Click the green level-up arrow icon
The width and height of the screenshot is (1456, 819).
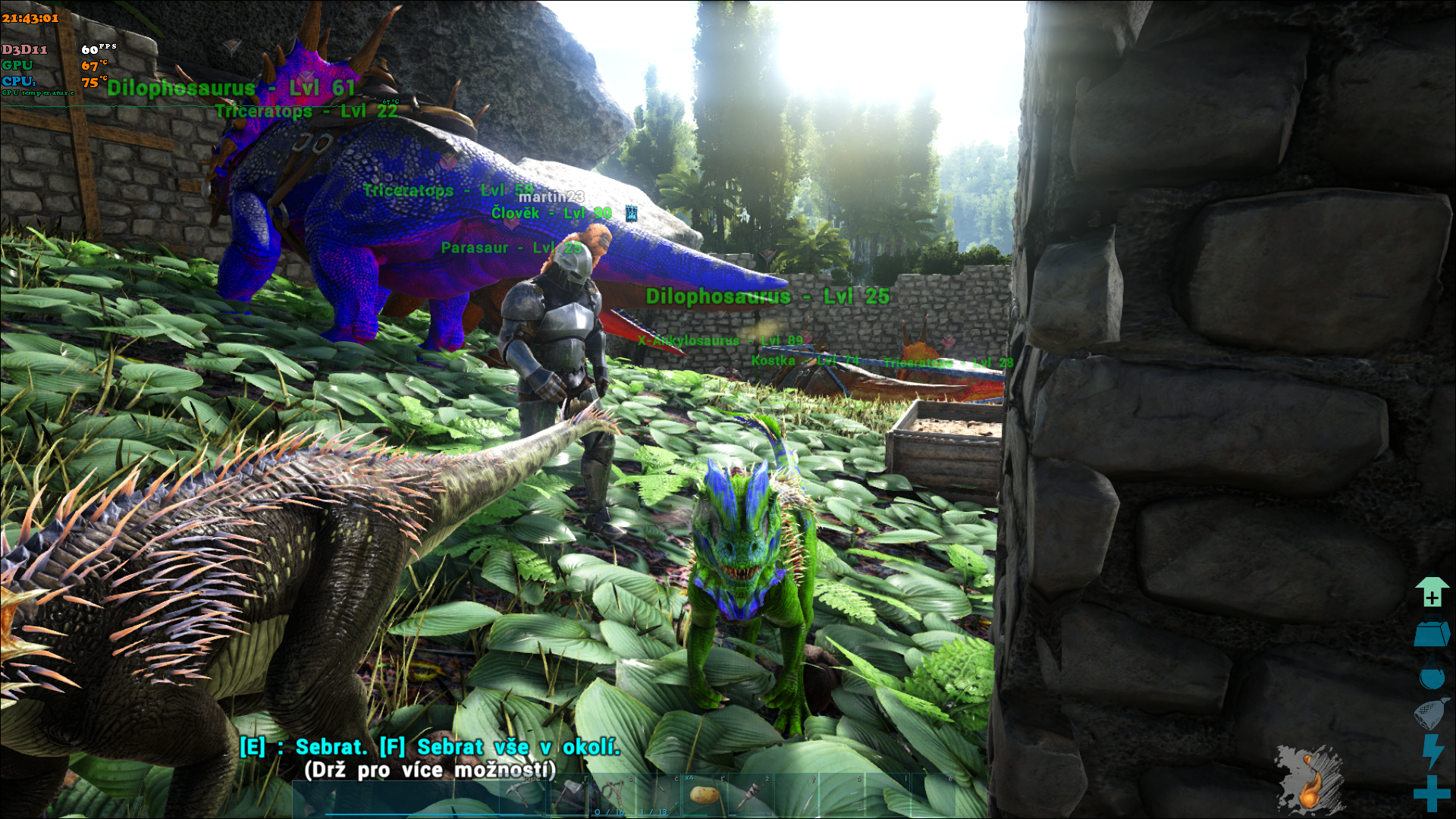pos(1432,592)
